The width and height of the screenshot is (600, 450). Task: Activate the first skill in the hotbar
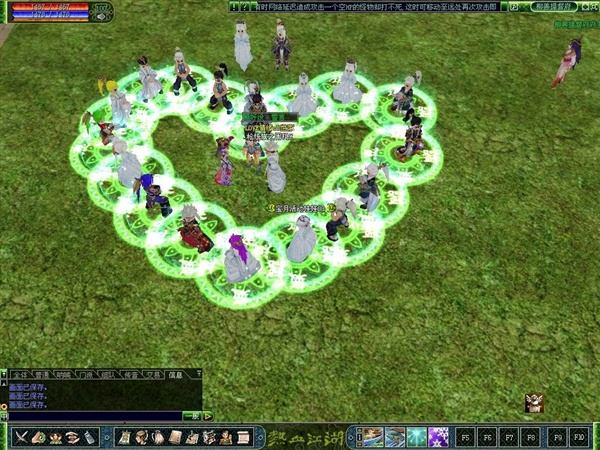(x=371, y=437)
